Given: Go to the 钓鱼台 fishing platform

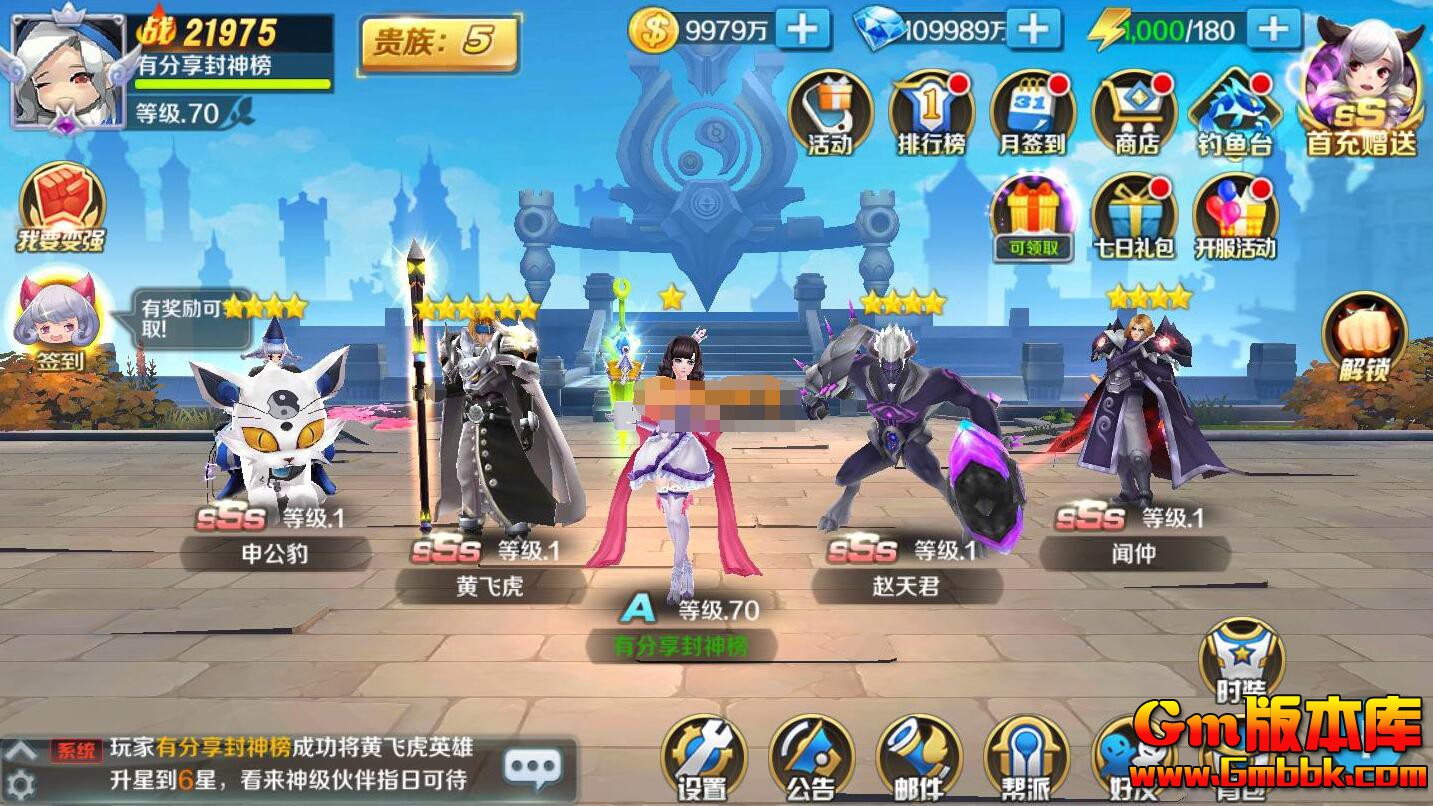Looking at the screenshot, I should [x=1235, y=112].
